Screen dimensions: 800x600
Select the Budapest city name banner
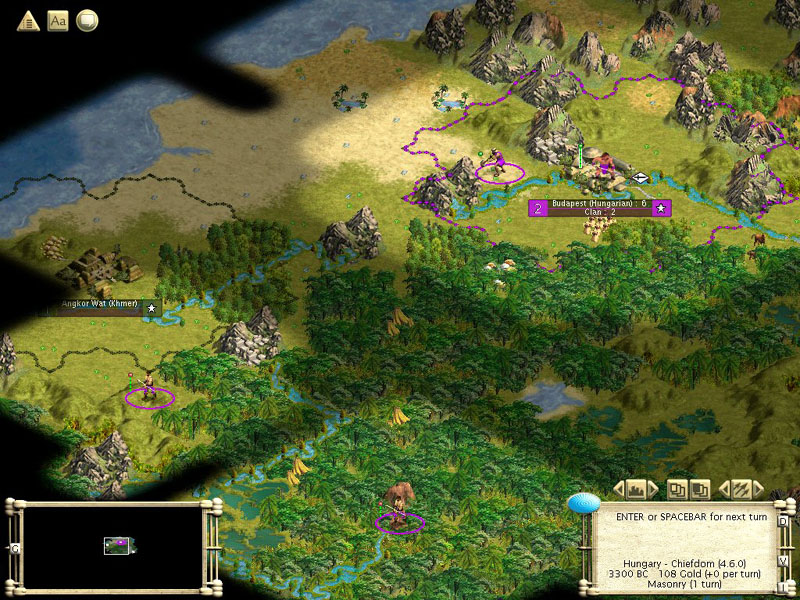(600, 207)
